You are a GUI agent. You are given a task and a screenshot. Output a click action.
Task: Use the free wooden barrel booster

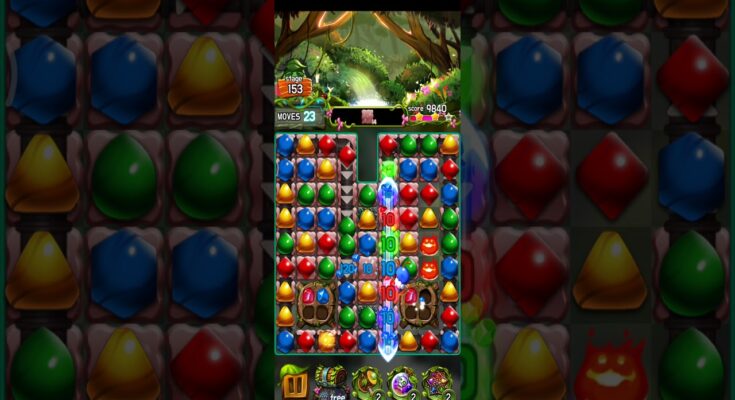330,381
